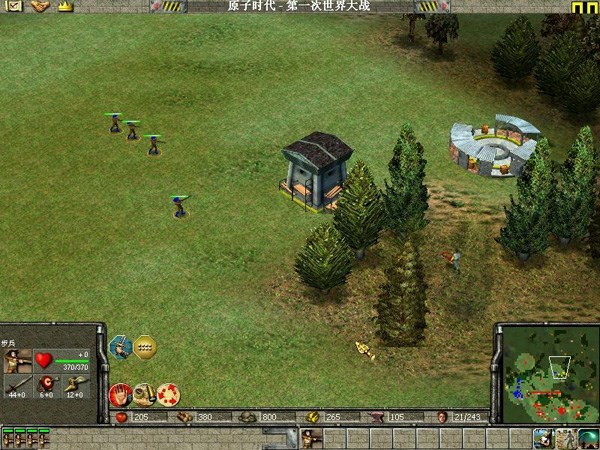Select the first unit in the group bar

pyautogui.click(x=7, y=437)
